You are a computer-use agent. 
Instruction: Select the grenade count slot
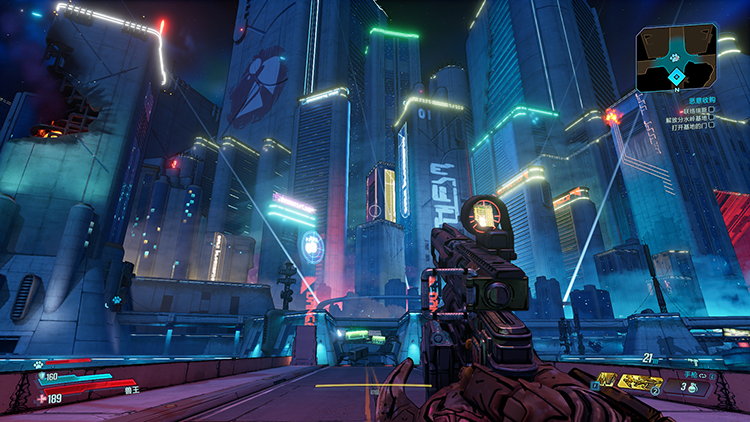[x=689, y=387]
